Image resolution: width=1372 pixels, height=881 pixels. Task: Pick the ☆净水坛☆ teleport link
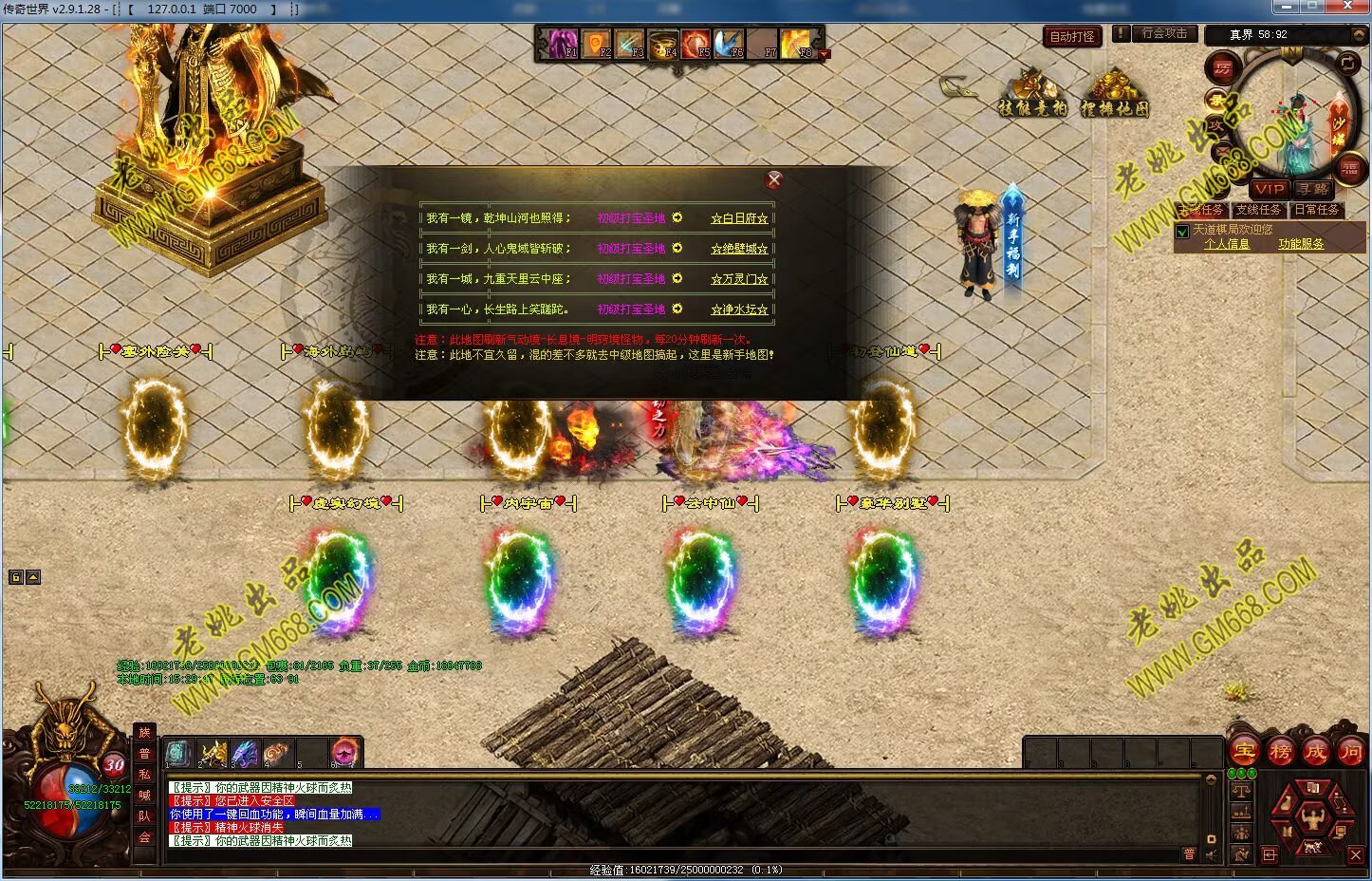pos(739,309)
